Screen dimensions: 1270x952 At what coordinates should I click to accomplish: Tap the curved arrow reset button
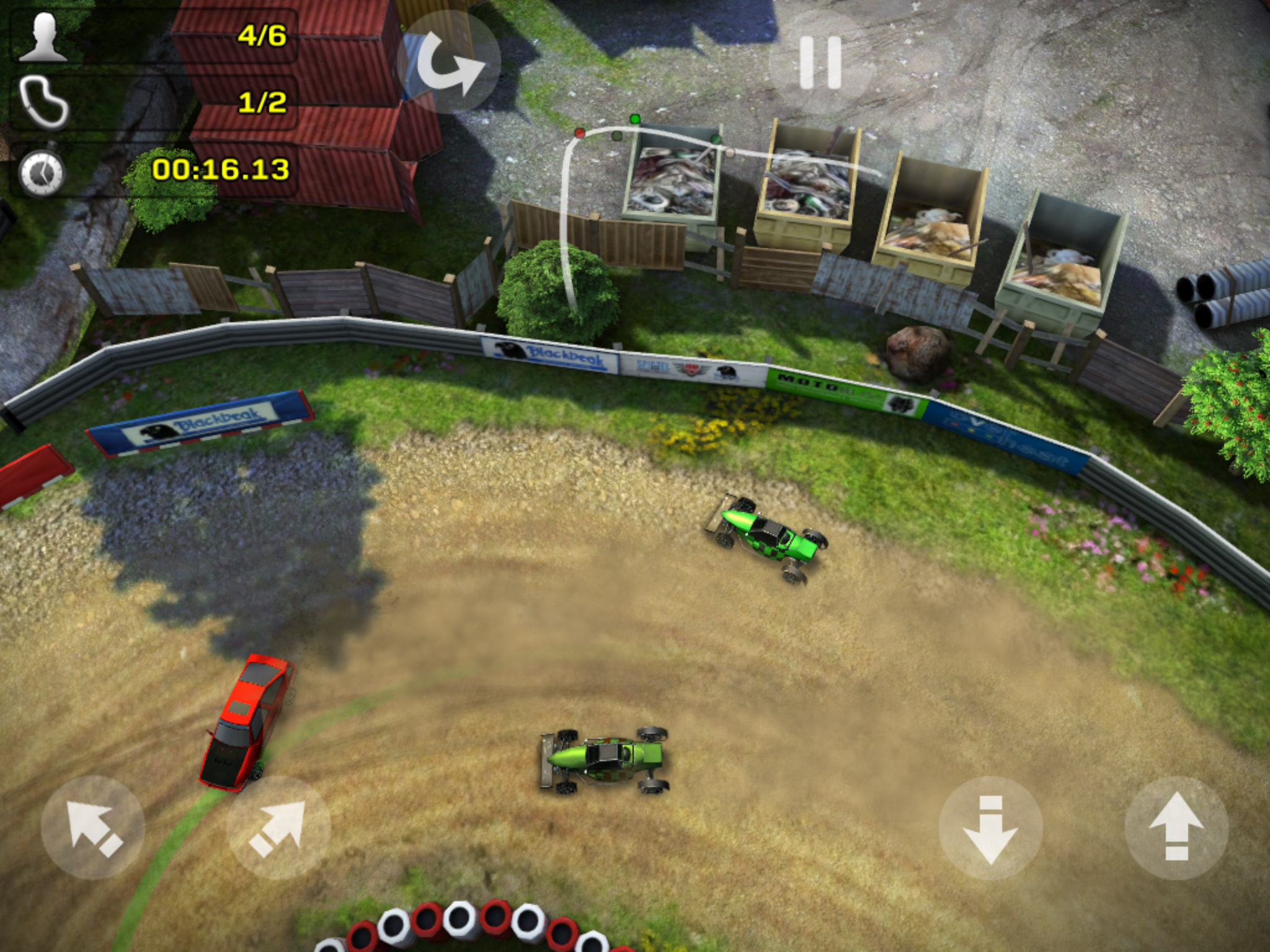tap(450, 63)
